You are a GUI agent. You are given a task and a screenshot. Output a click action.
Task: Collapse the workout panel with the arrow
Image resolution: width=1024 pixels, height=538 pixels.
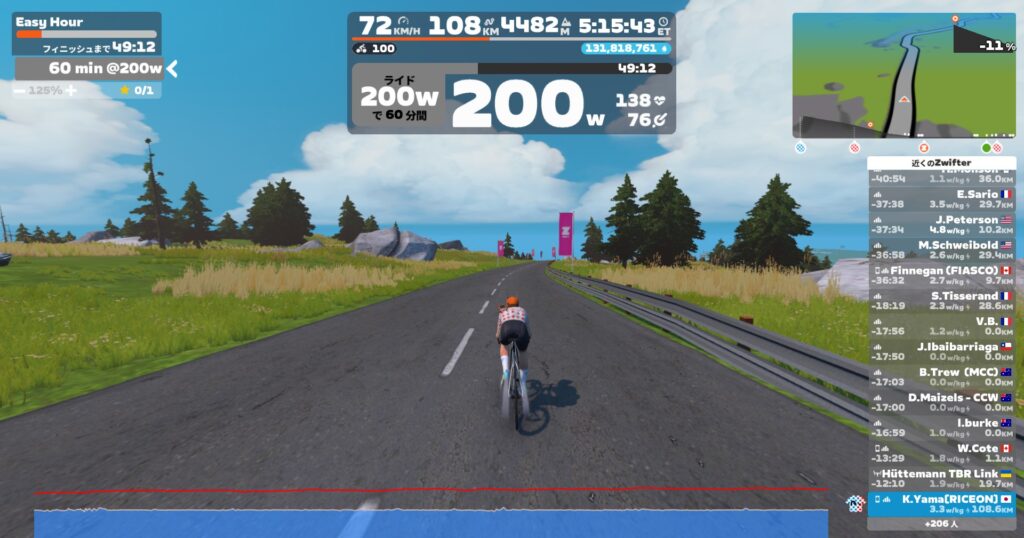[x=172, y=68]
